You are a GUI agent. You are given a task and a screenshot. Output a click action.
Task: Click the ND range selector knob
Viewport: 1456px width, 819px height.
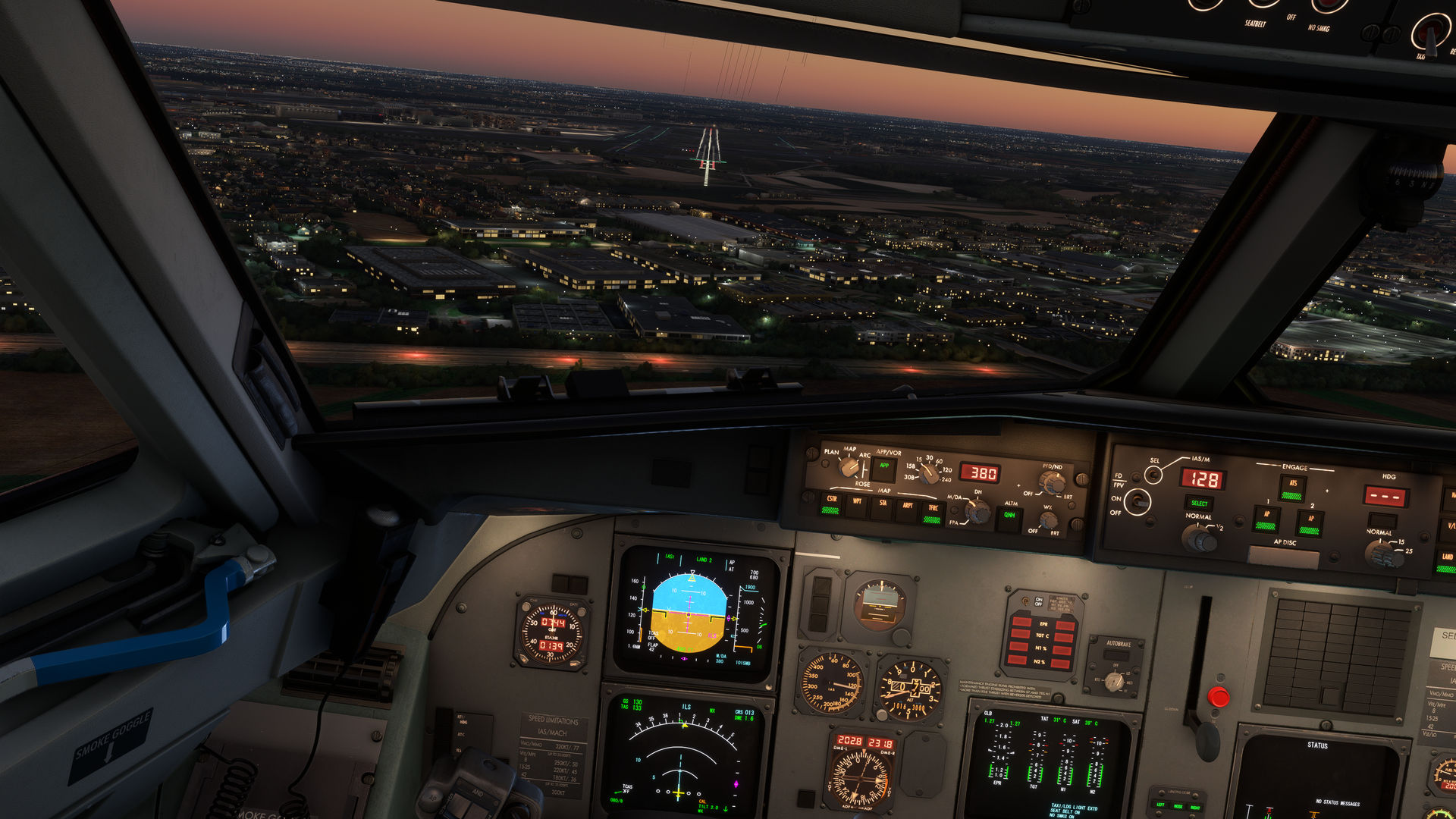click(928, 473)
